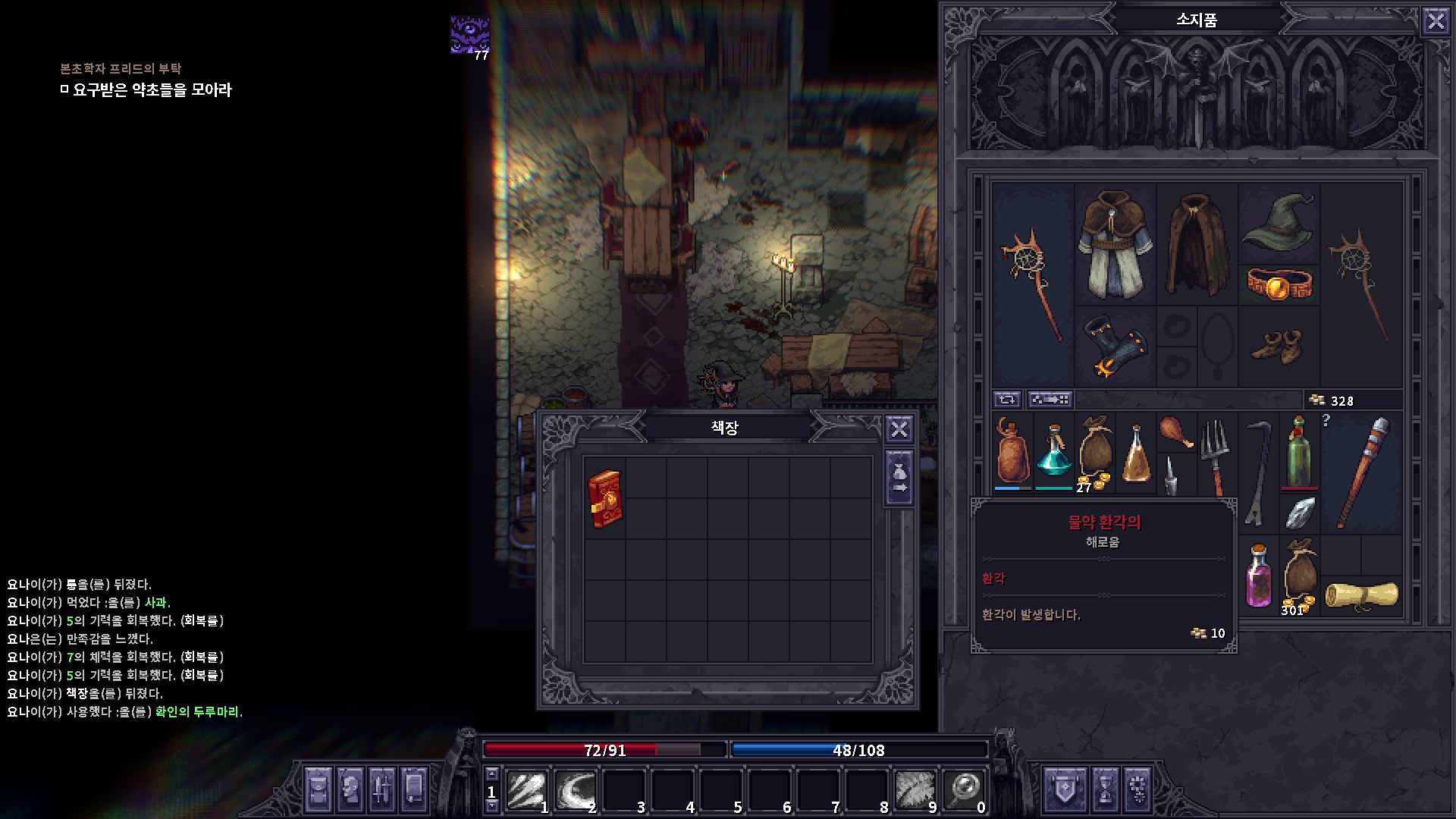Image resolution: width=1456 pixels, height=819 pixels.
Task: Pick the rolled scroll in inventory
Action: click(x=1362, y=595)
